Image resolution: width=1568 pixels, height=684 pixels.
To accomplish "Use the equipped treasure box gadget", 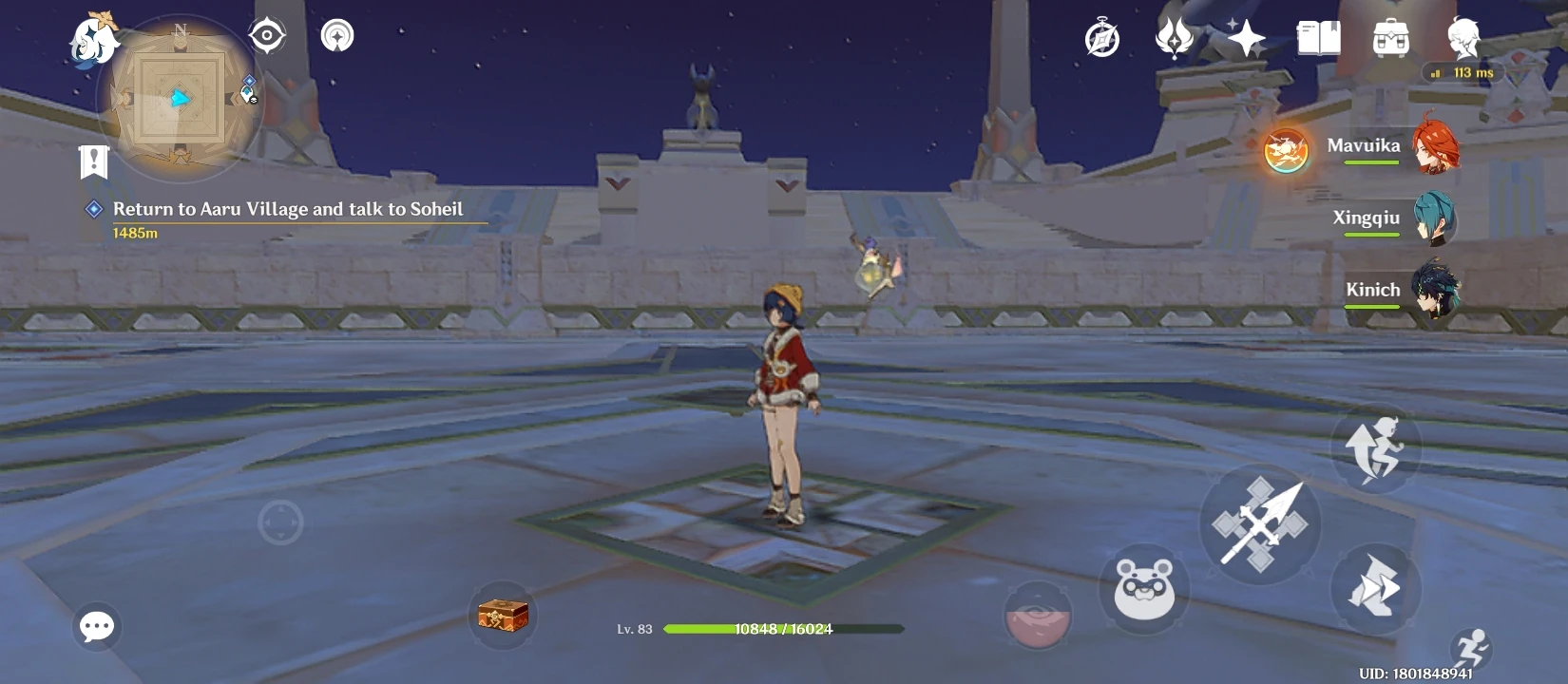I will [503, 615].
